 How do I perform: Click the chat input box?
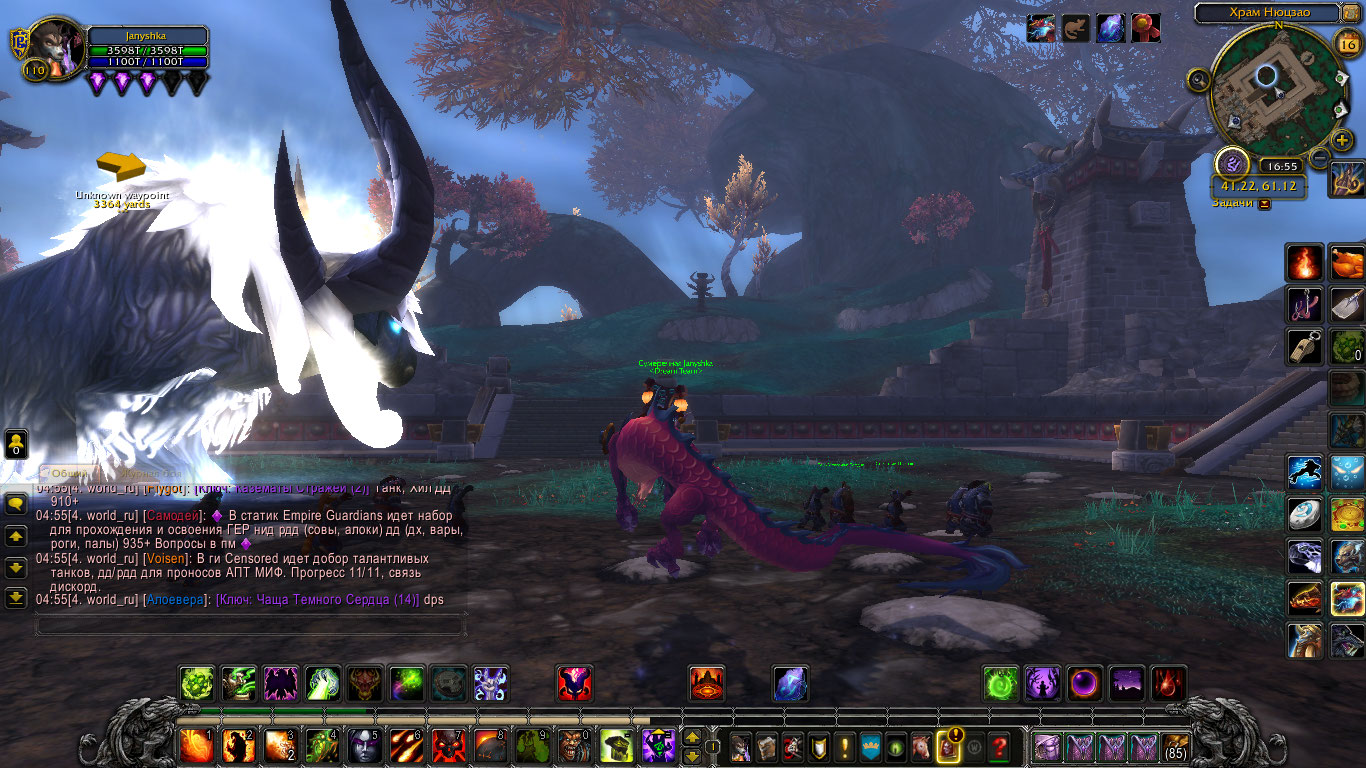(250, 625)
